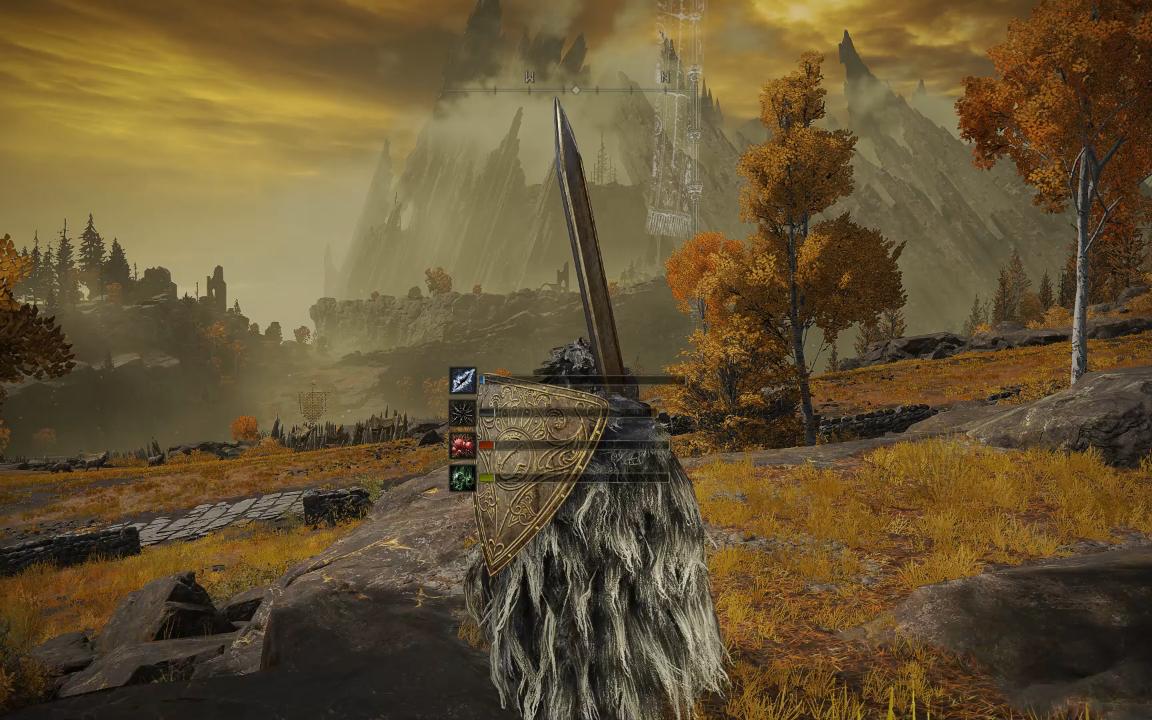The height and width of the screenshot is (720, 1152).
Task: Activate the green swirling effect icon
Action: [x=462, y=477]
